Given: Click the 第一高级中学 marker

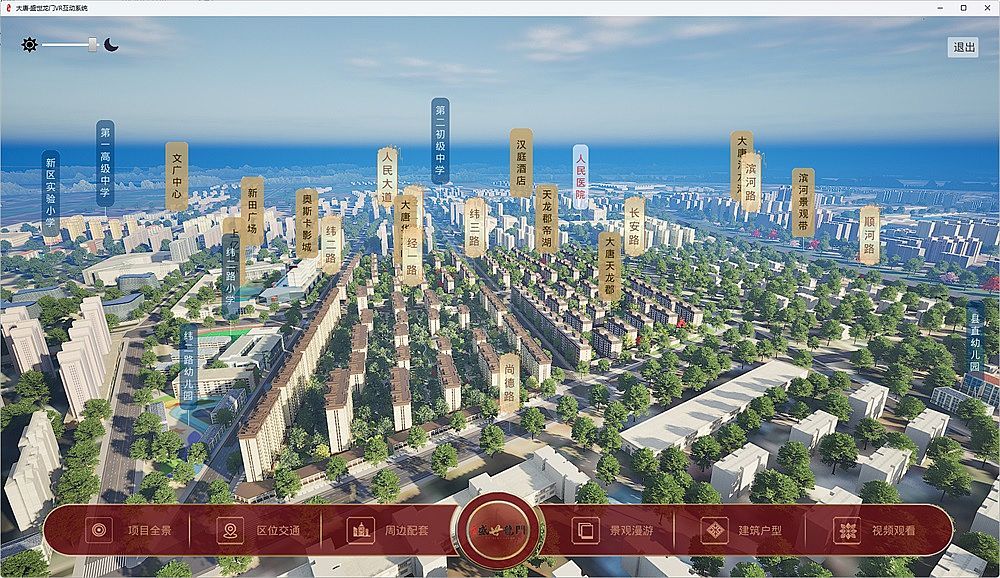Looking at the screenshot, I should [x=105, y=162].
